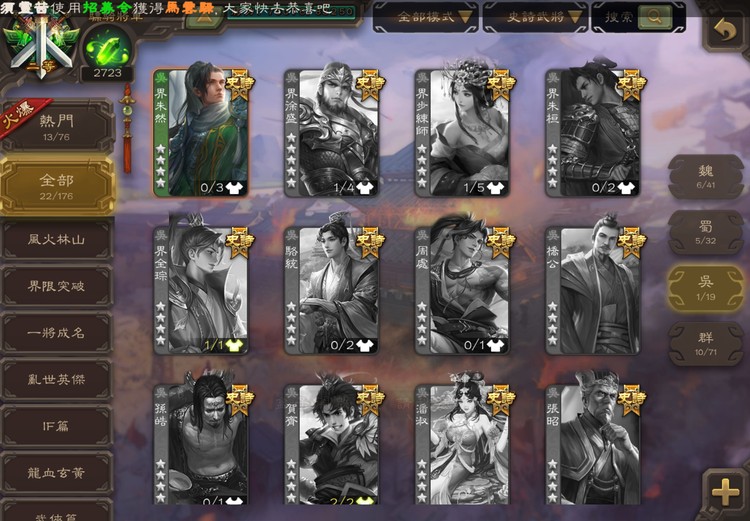Open the 全部模式 mode dropdown
Image resolution: width=750 pixels, height=521 pixels.
click(425, 17)
